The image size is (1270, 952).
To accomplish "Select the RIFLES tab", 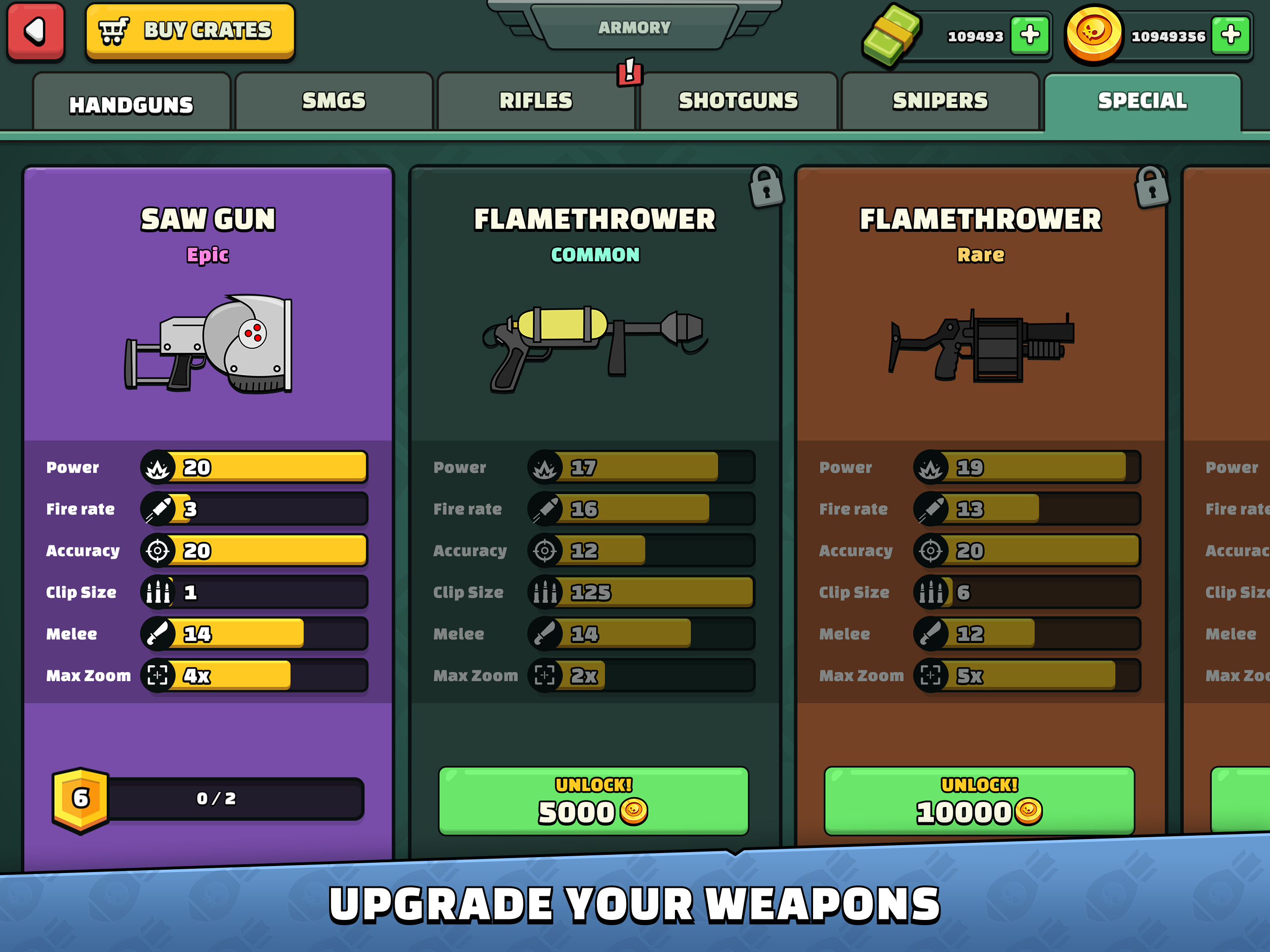I will pos(536,100).
